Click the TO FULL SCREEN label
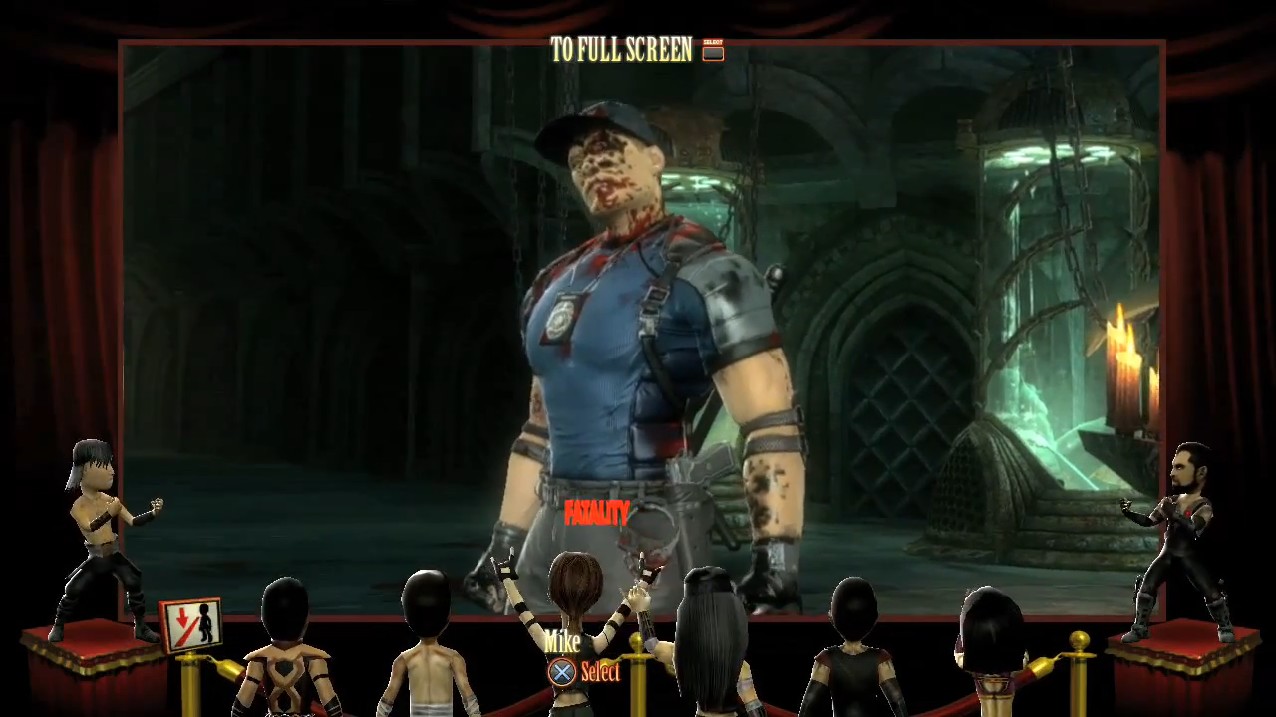 coord(622,50)
